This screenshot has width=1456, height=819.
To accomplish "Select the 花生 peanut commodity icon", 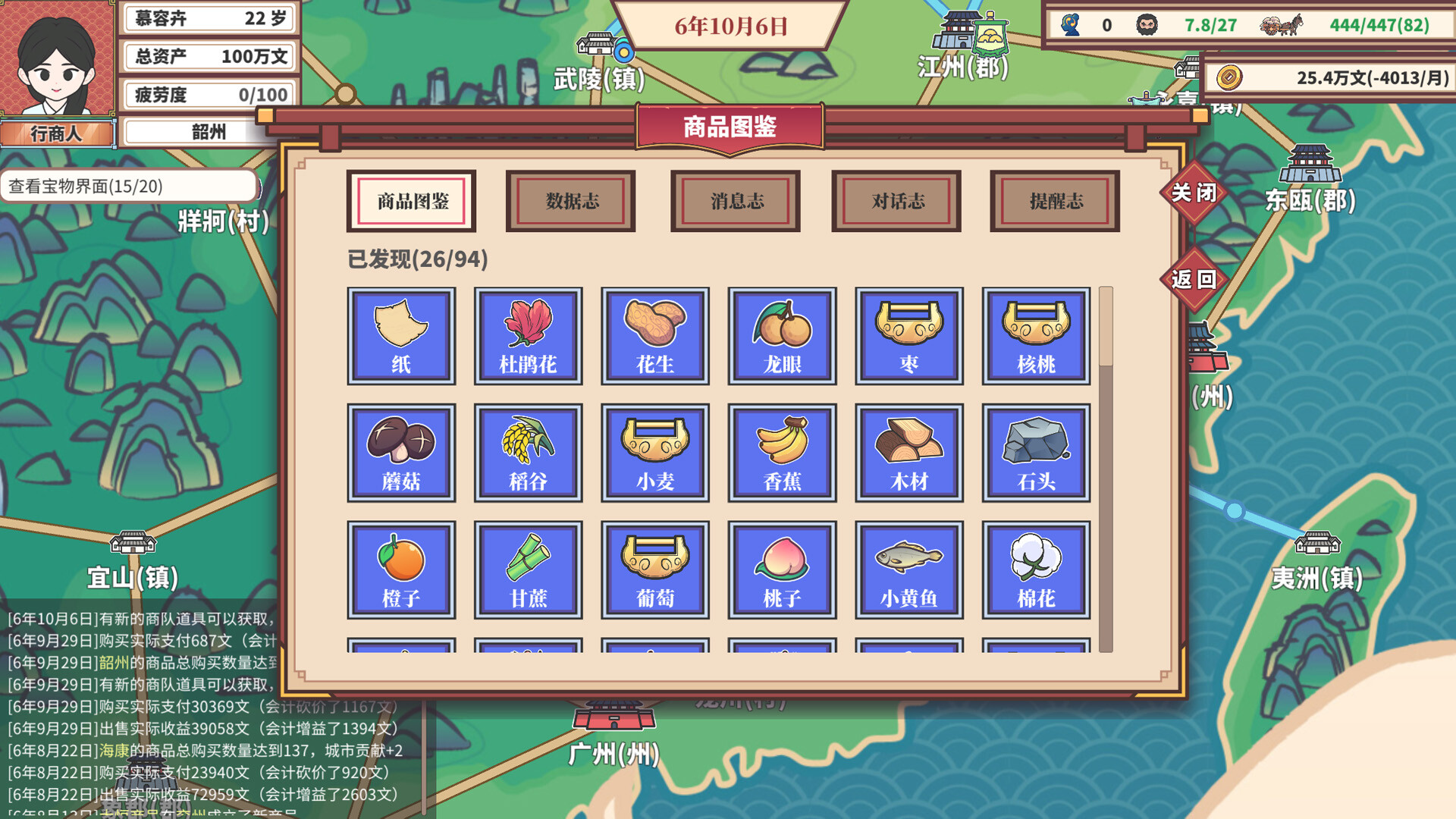I will tap(655, 336).
